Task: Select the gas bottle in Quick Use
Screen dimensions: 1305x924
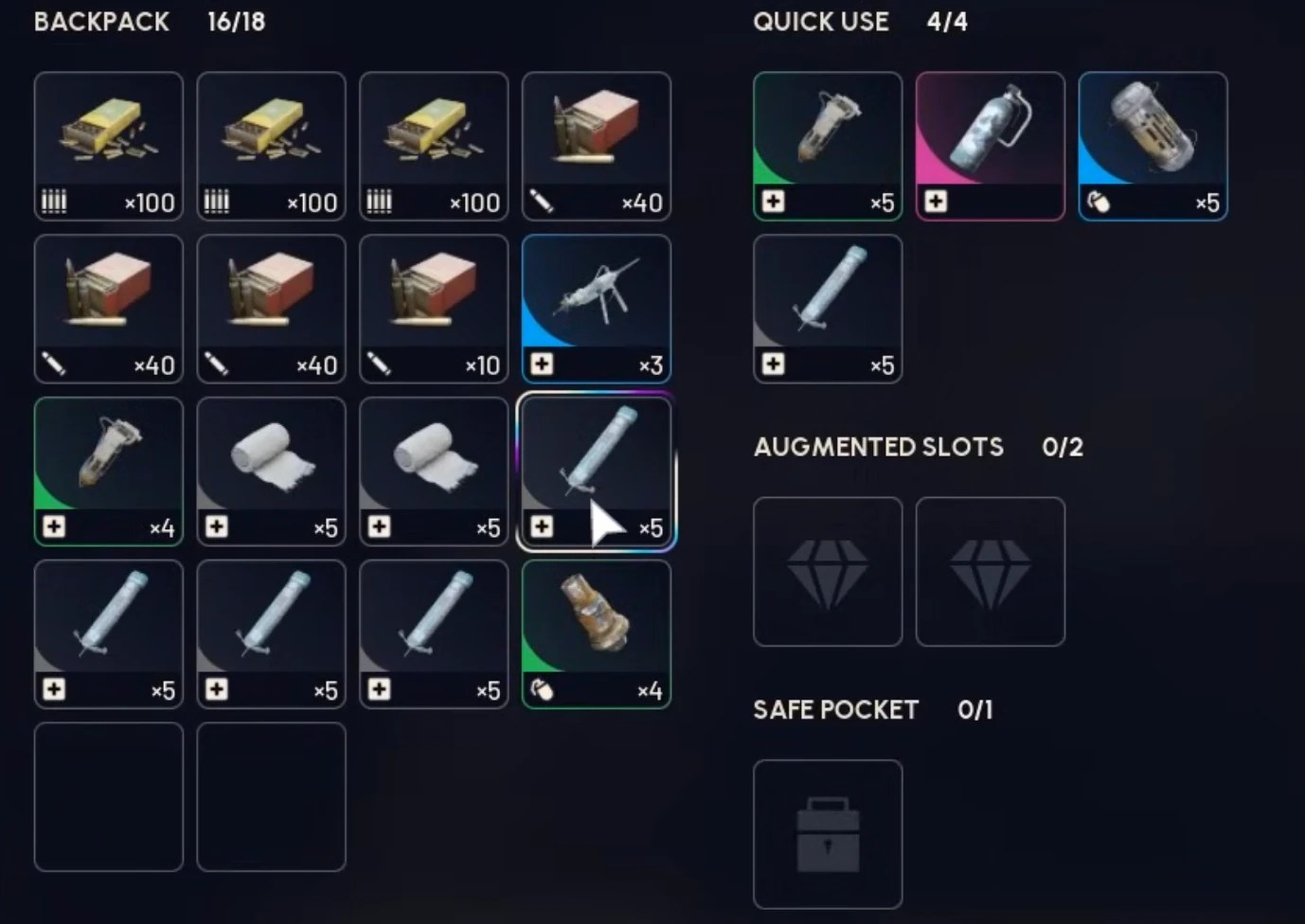Action: [x=990, y=147]
